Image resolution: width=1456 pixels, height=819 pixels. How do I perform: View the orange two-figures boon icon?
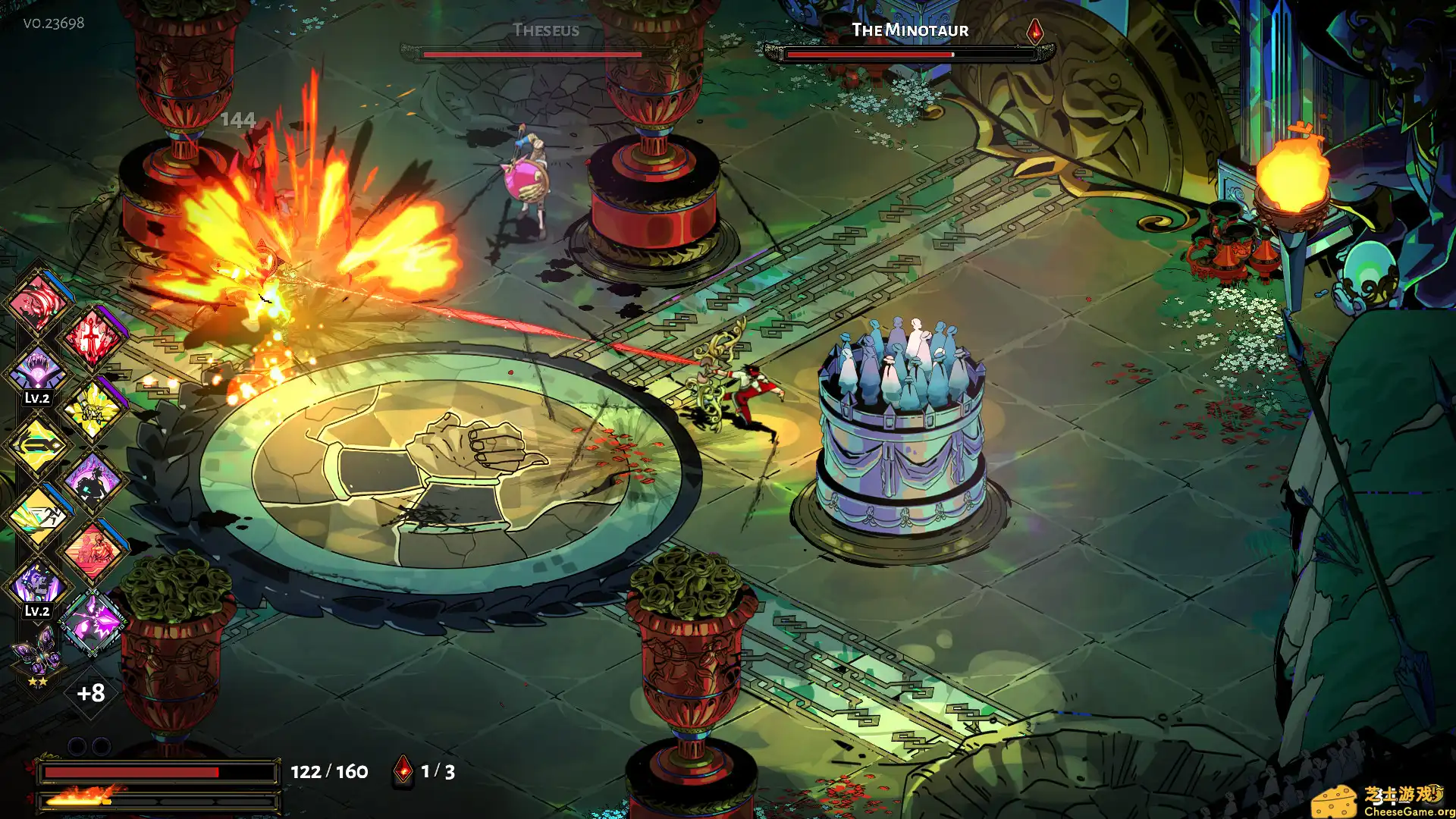(93, 550)
